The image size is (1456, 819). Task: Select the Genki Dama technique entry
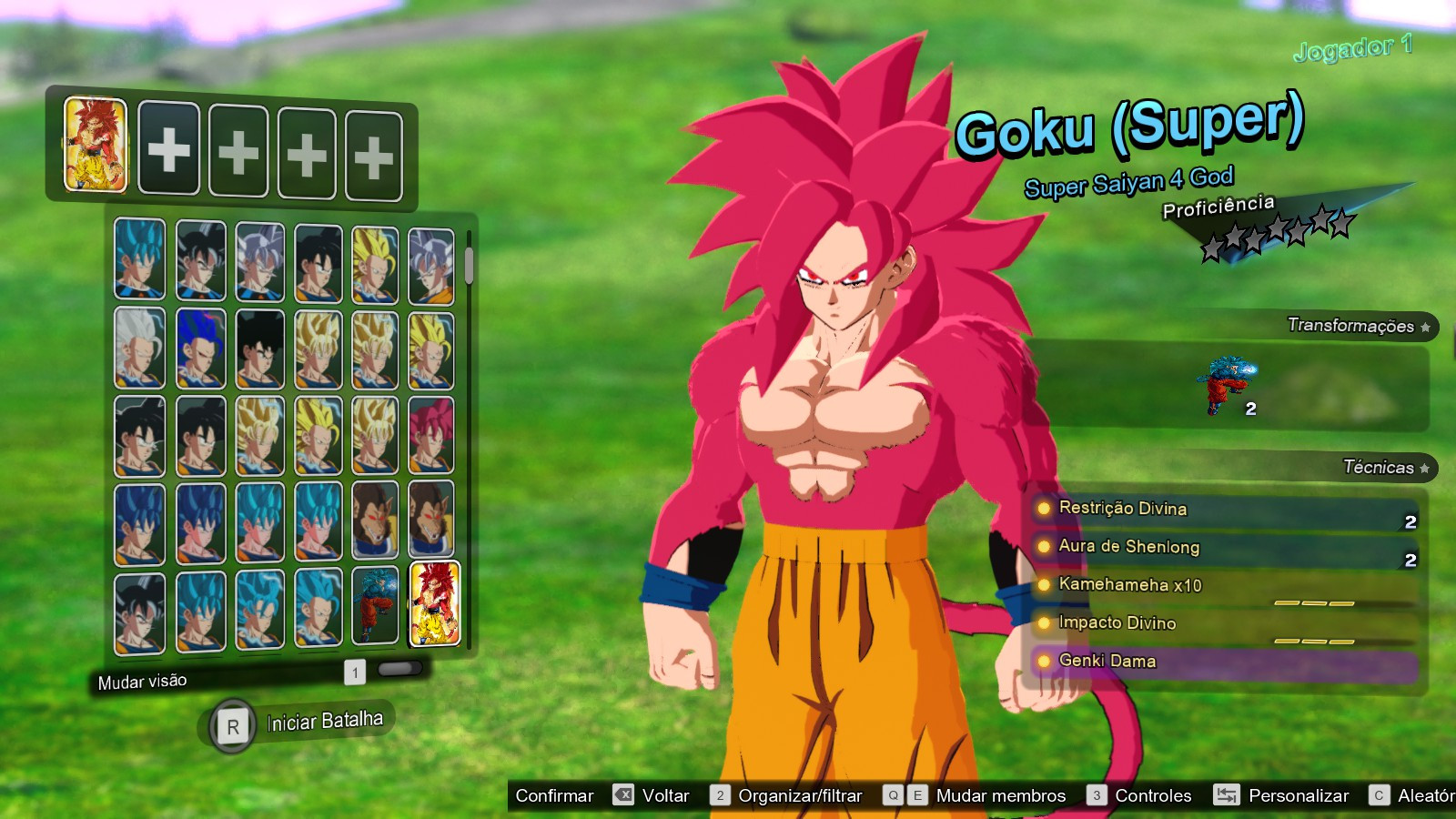[x=1106, y=662]
